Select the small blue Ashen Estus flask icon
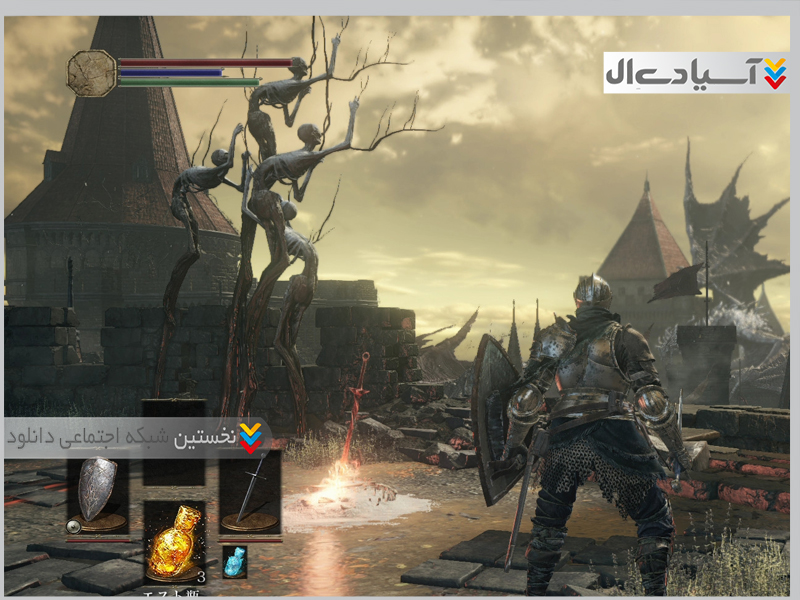The image size is (800, 600). tap(234, 561)
